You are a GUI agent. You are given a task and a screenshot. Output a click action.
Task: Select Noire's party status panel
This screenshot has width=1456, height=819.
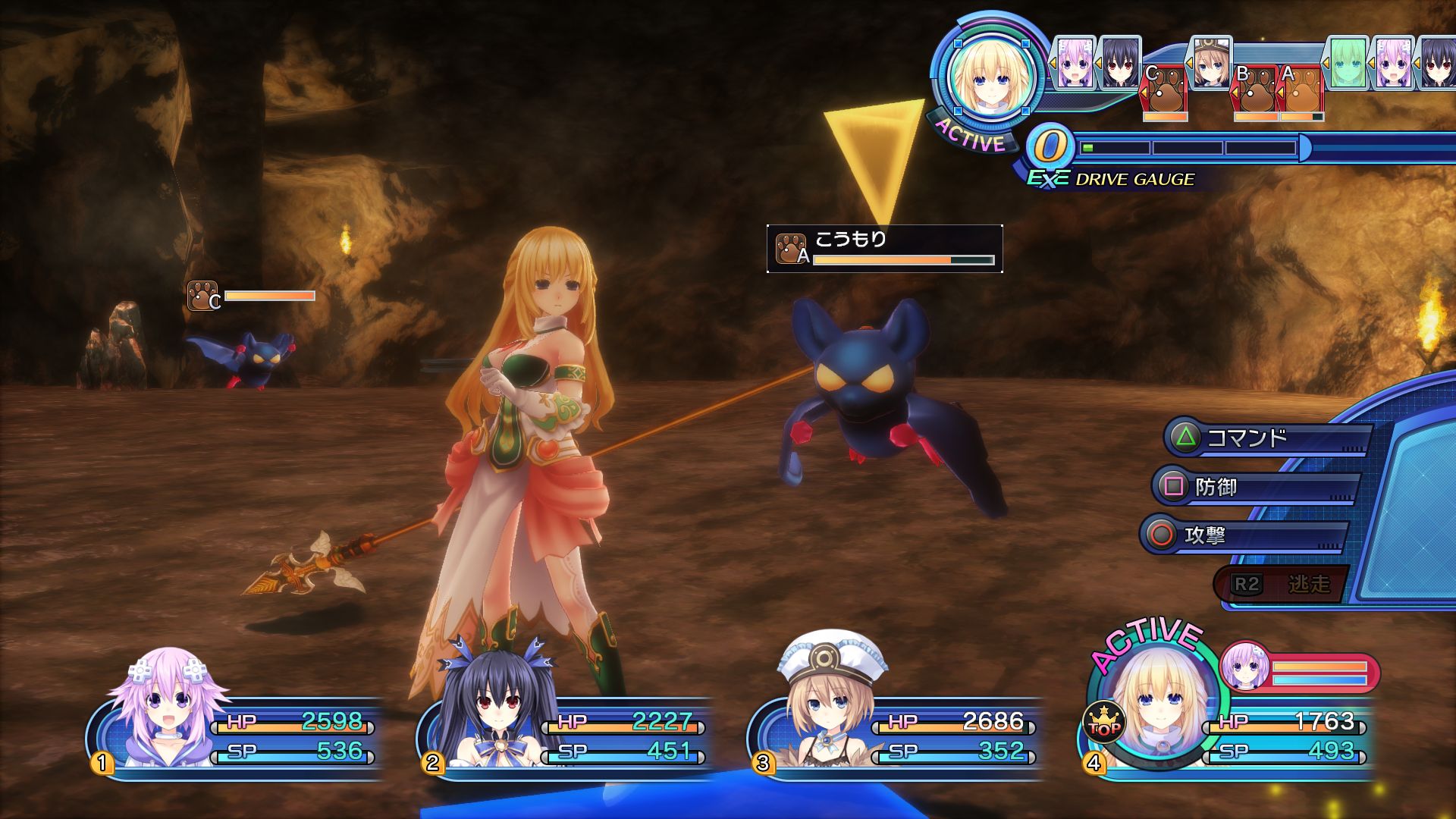pyautogui.click(x=565, y=732)
